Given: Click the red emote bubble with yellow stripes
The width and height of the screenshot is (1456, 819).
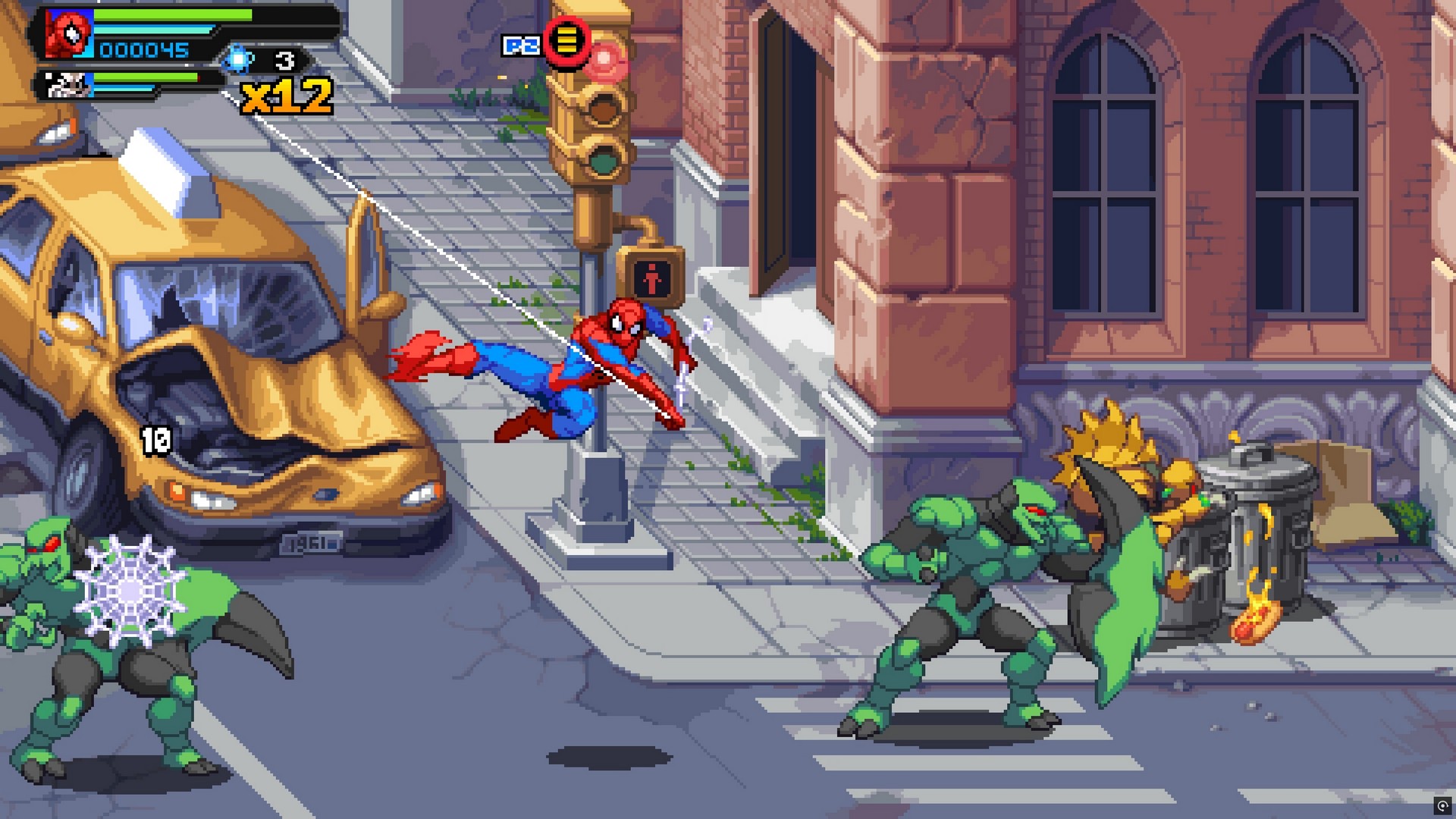Looking at the screenshot, I should coord(567,40).
